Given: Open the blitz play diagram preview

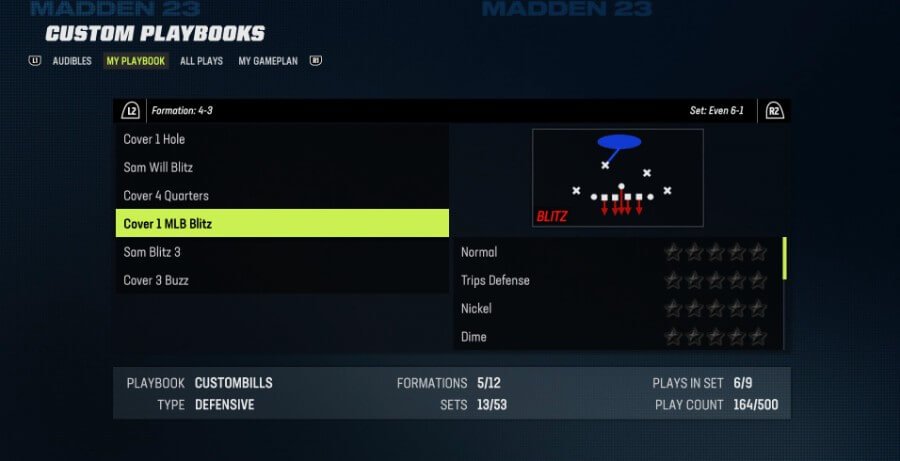Looking at the screenshot, I should click(617, 178).
